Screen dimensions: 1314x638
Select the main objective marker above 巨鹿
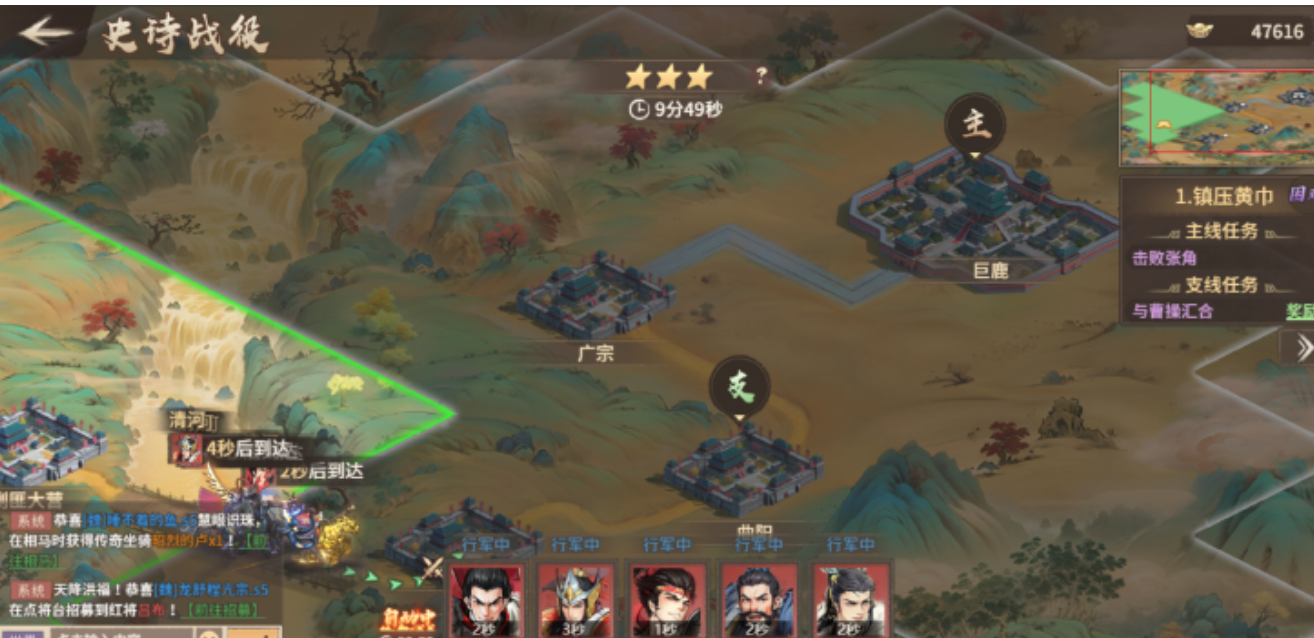click(974, 124)
